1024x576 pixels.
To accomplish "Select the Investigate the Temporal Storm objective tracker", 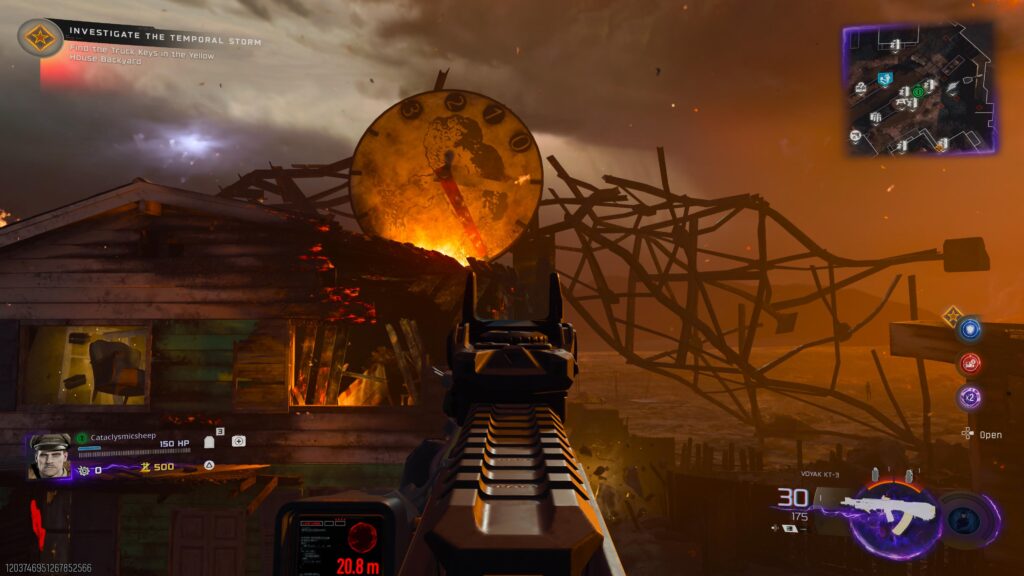I will (x=40, y=38).
